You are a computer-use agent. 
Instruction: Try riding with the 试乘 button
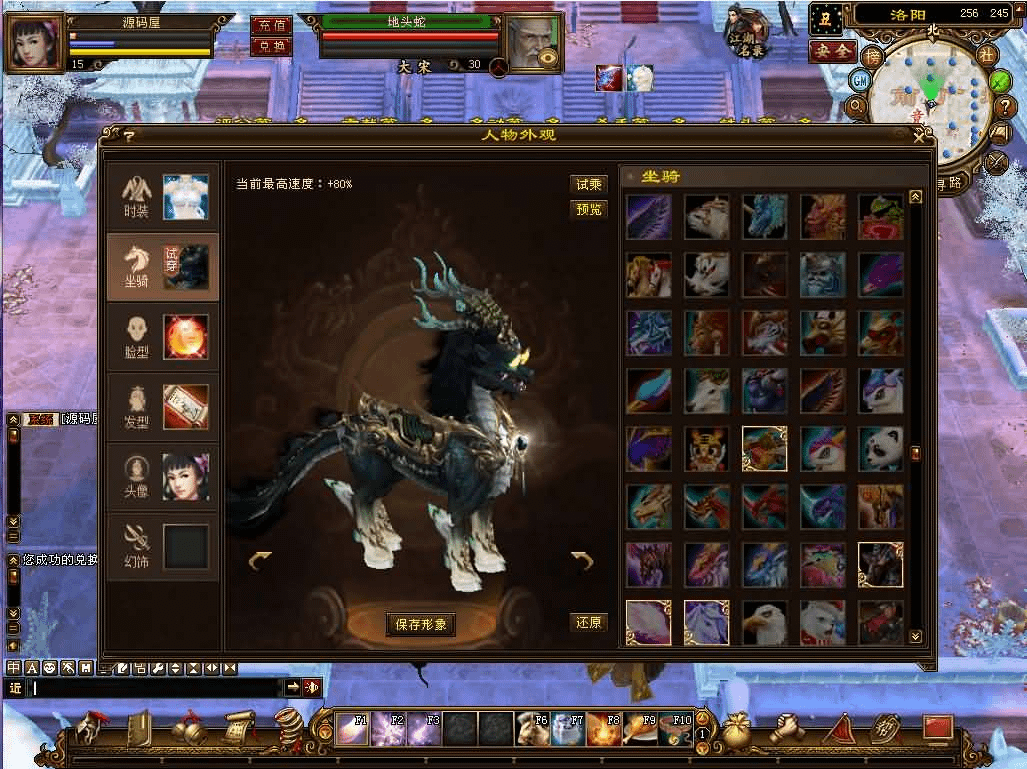[589, 184]
